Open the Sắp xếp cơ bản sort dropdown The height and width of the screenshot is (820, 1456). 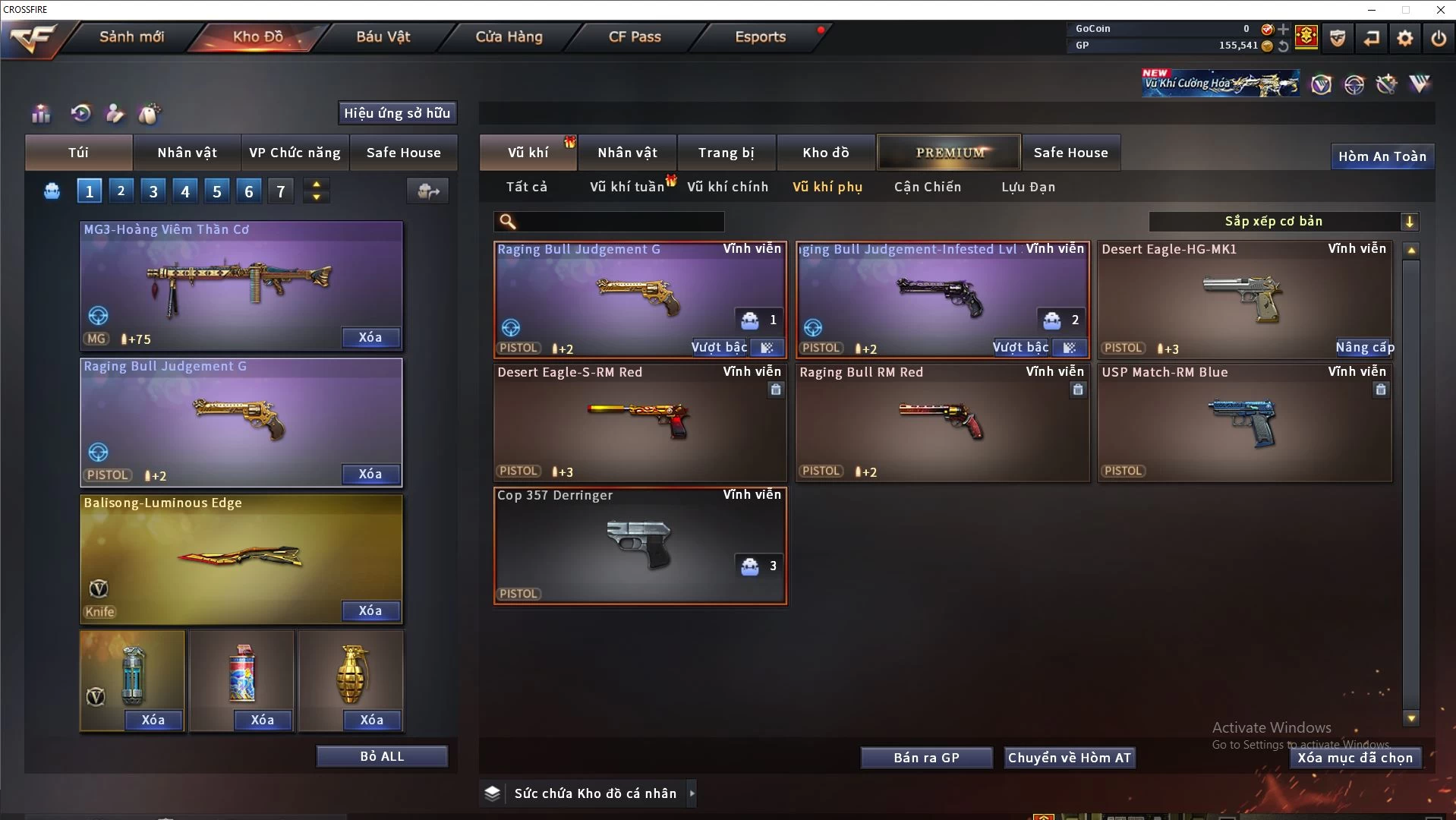point(1283,221)
